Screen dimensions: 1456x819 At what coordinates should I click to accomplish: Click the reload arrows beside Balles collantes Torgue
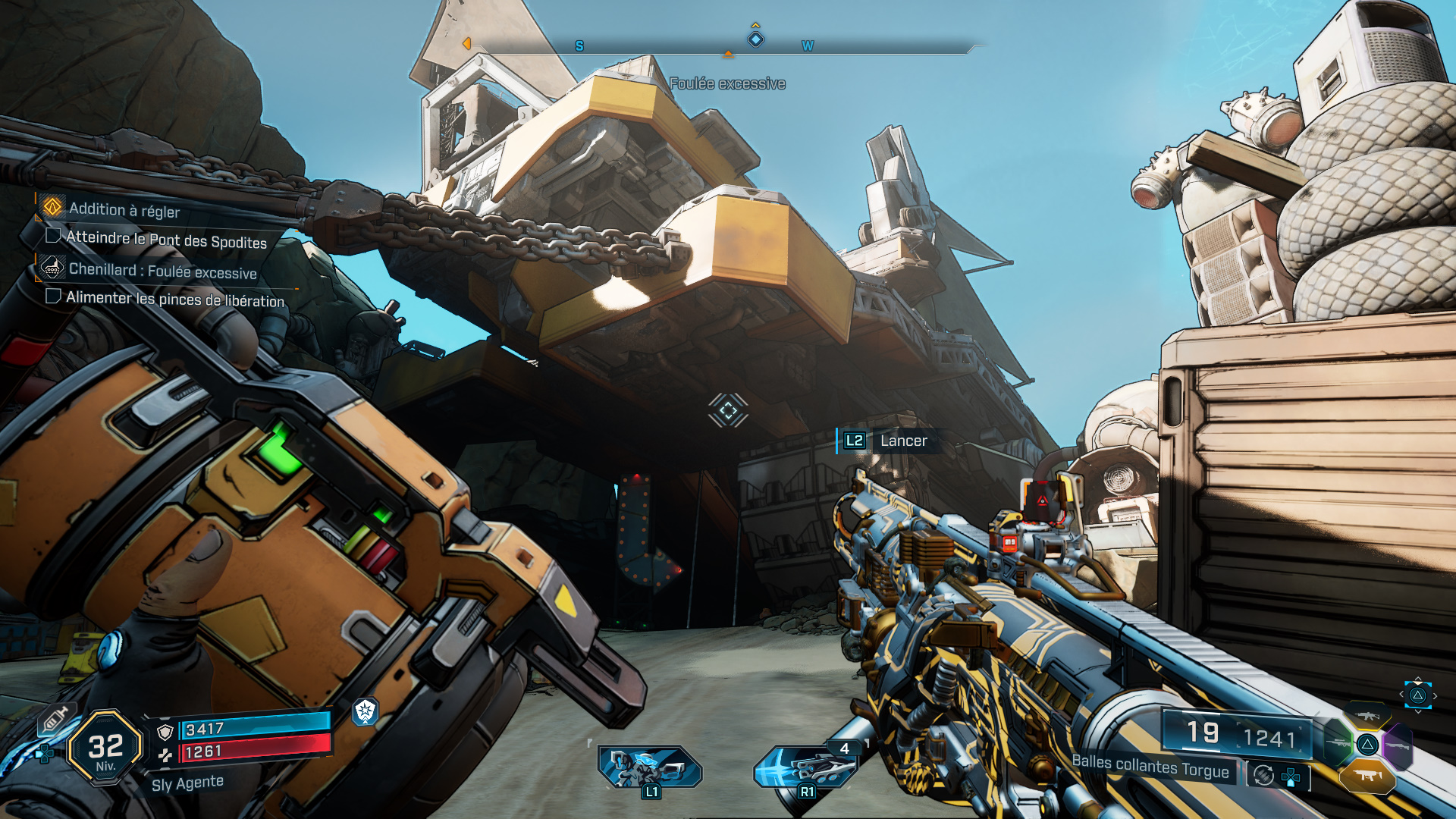[x=1263, y=776]
